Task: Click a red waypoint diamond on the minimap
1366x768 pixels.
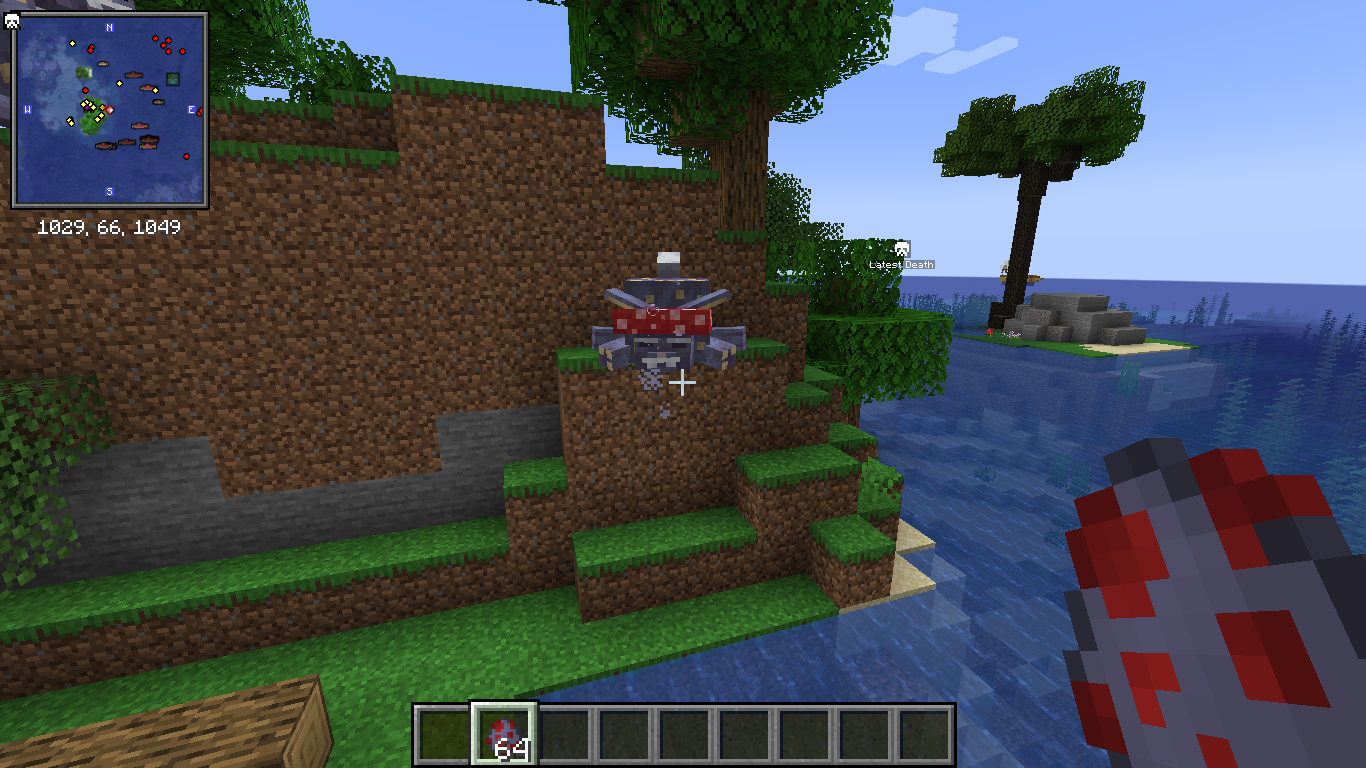Action: coord(154,38)
